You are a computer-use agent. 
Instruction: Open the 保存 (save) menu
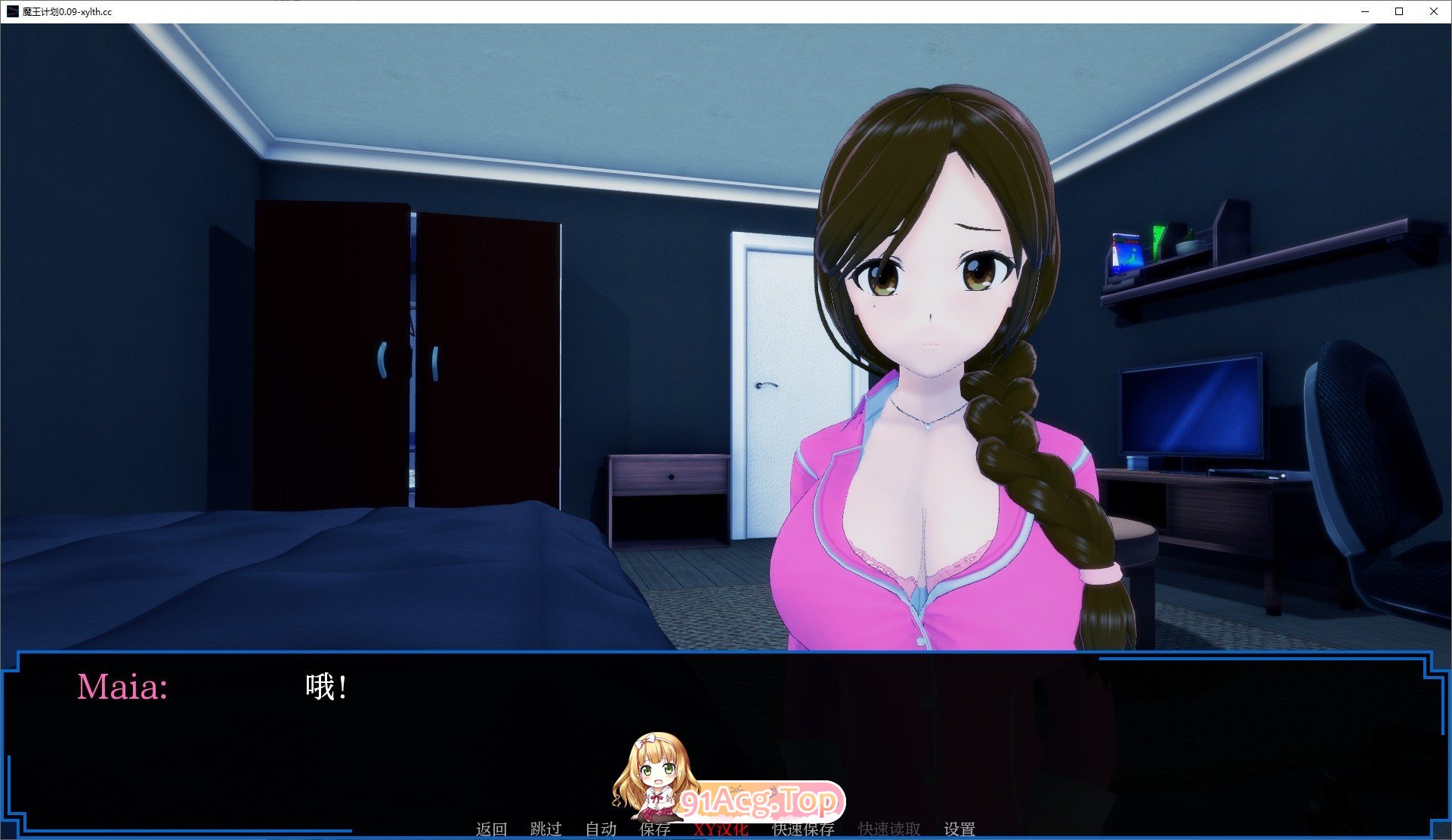654,829
